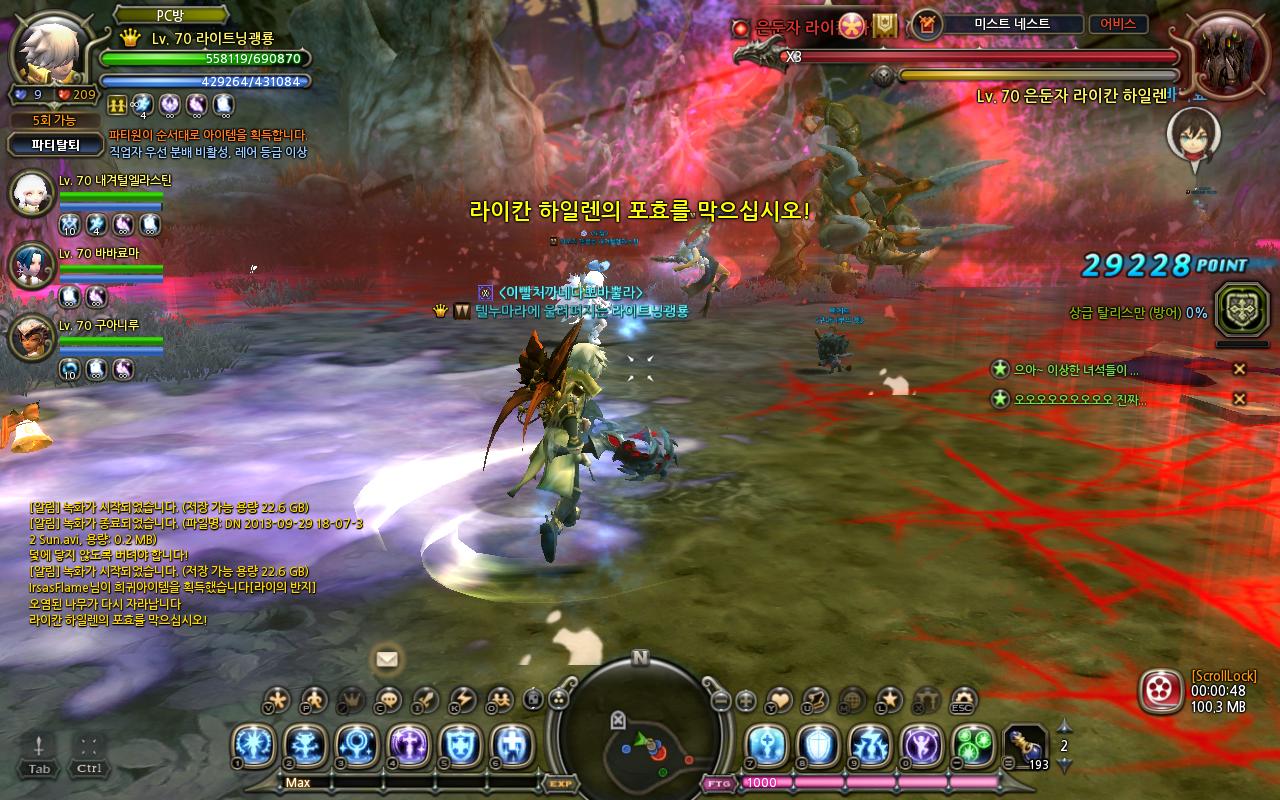
Task: Use the potion item slot showing 193
Action: coord(1024,746)
